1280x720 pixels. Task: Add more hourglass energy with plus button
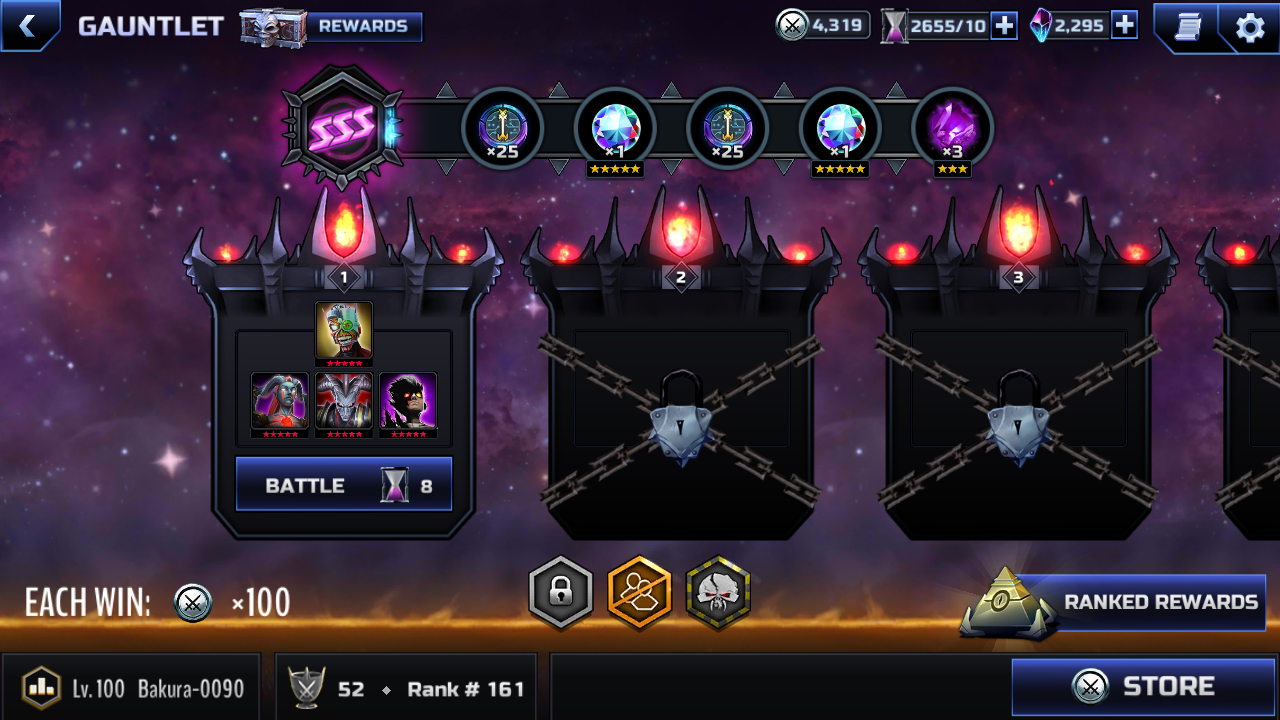point(1004,26)
